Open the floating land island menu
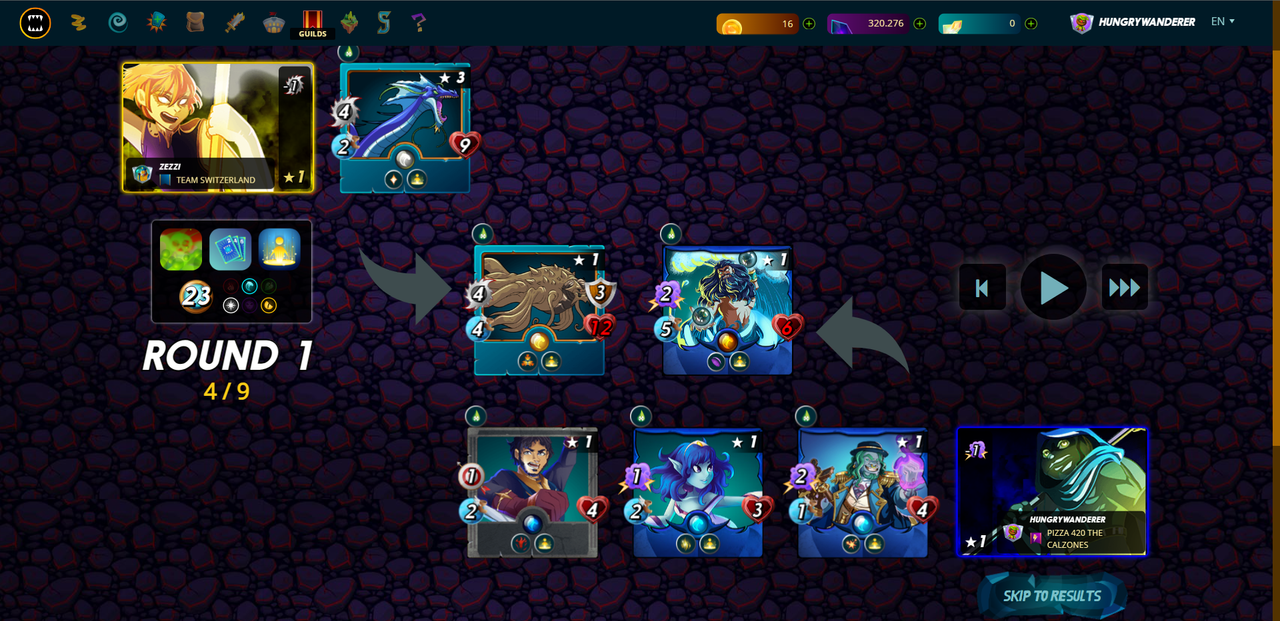The height and width of the screenshot is (621, 1280). (x=349, y=22)
